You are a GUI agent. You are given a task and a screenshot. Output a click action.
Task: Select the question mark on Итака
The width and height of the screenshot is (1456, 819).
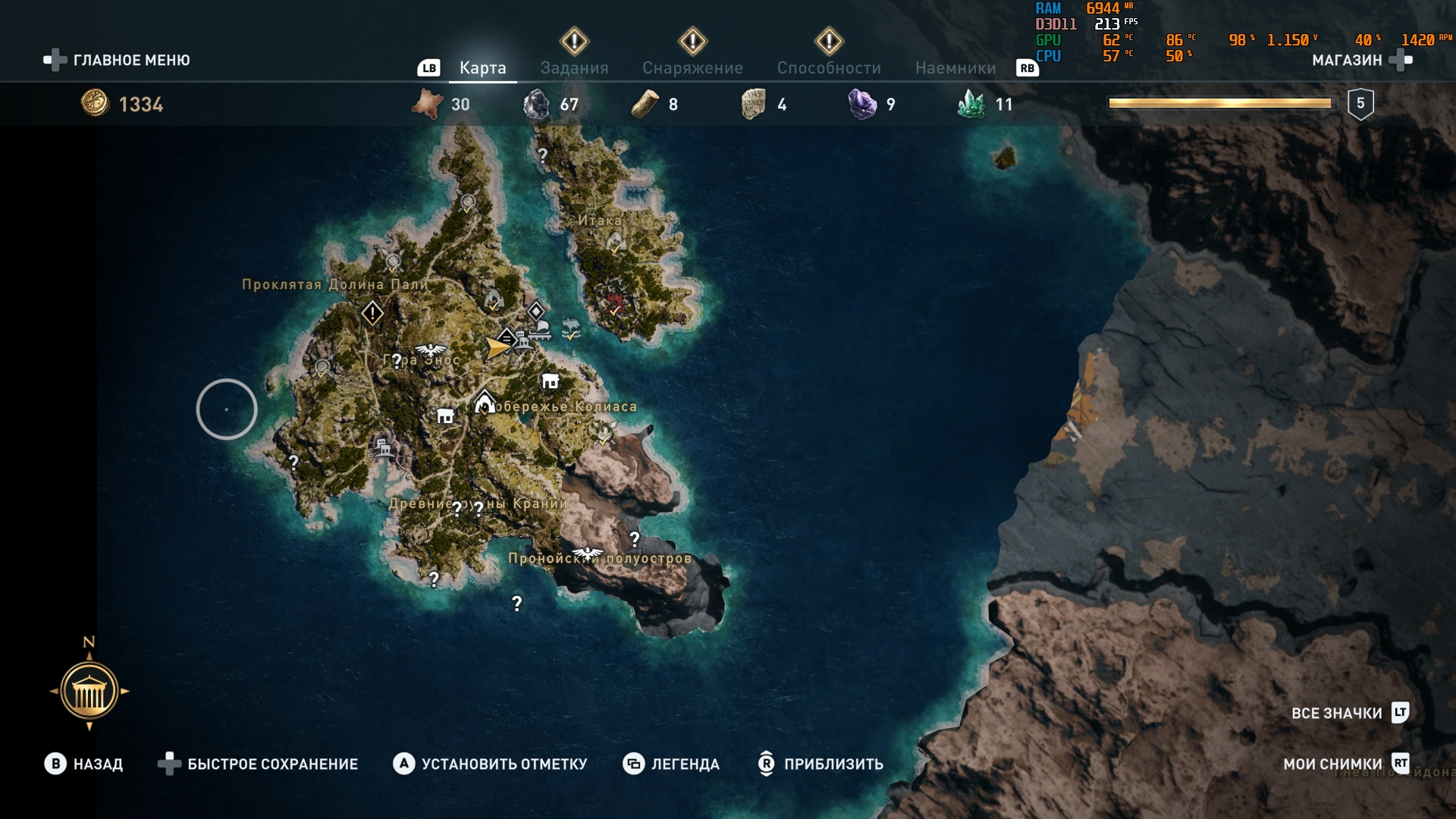click(543, 155)
